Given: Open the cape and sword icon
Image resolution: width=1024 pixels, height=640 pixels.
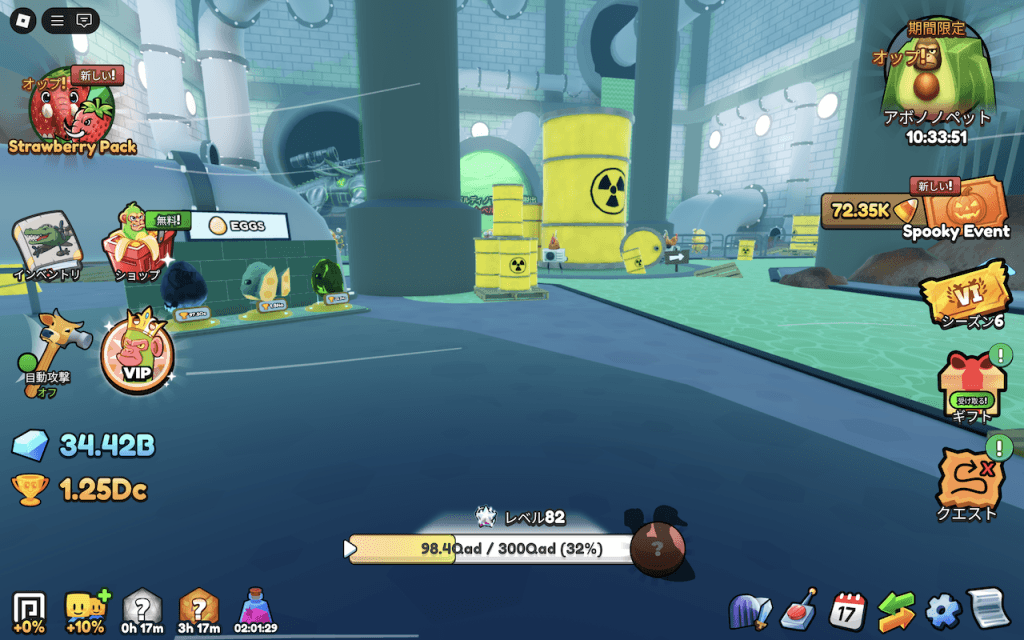Looking at the screenshot, I should [x=752, y=609].
